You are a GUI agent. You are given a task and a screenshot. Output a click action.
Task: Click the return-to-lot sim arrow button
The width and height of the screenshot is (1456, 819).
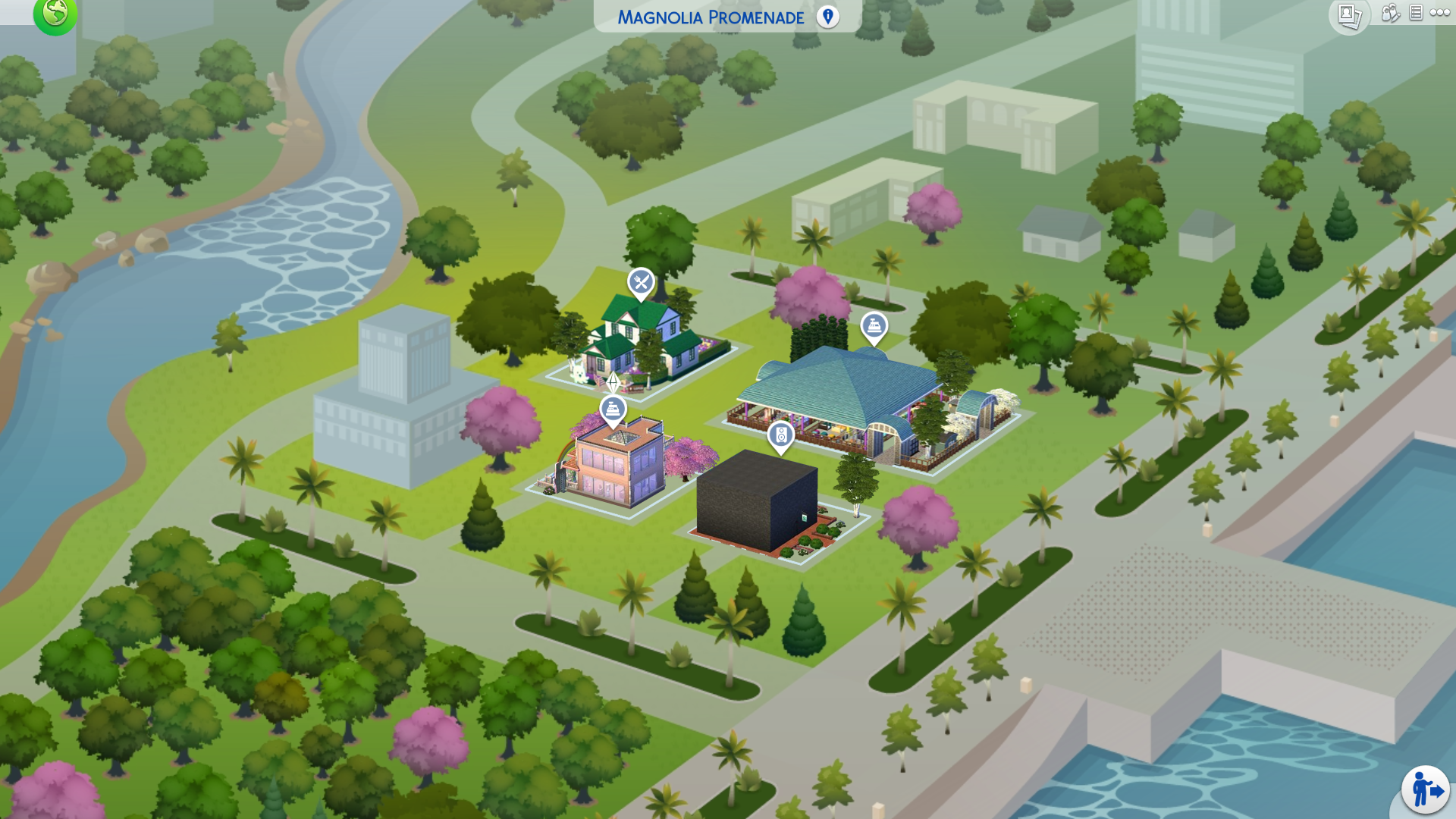(x=1425, y=790)
